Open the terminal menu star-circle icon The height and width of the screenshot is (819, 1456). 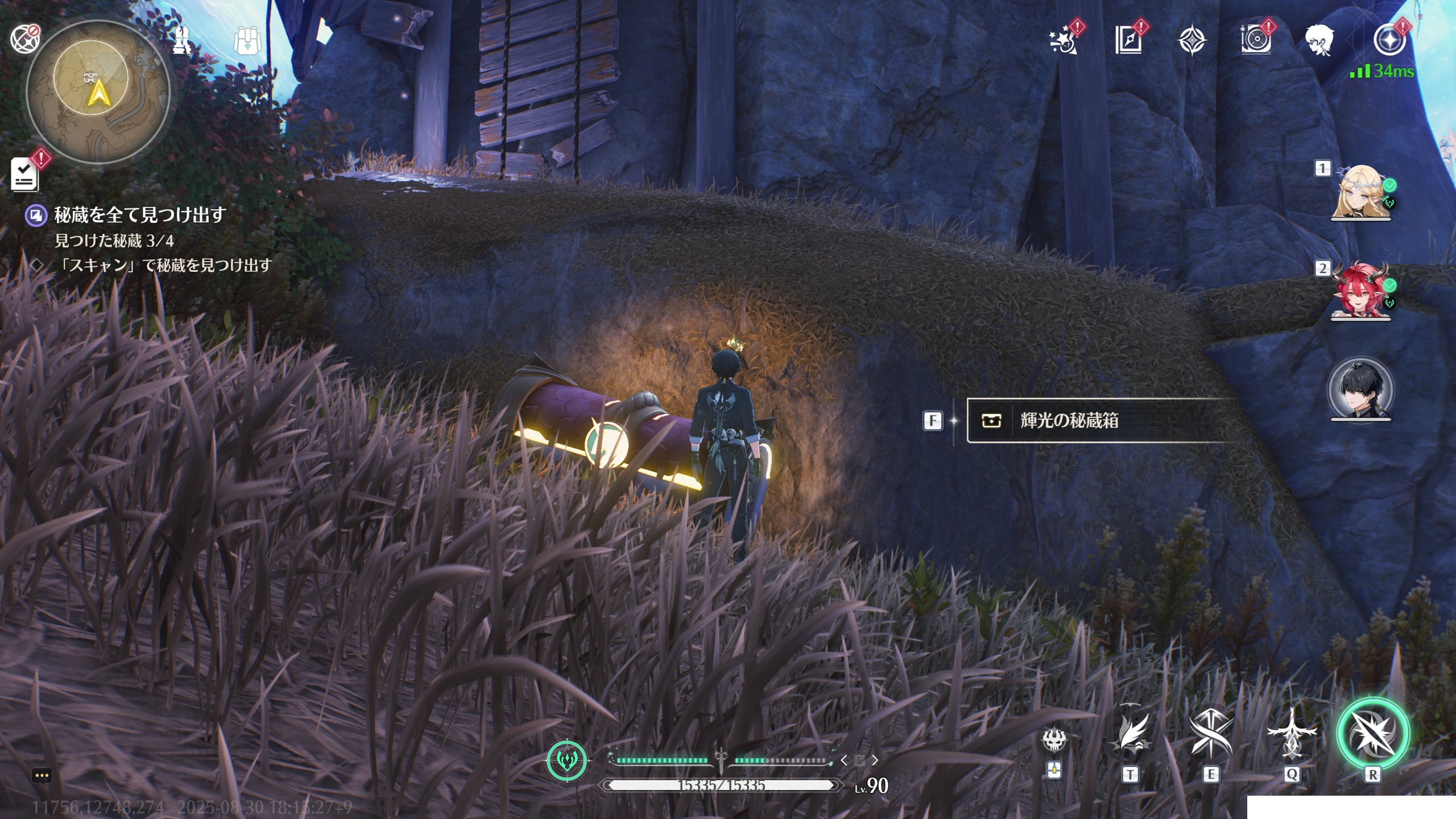1389,41
